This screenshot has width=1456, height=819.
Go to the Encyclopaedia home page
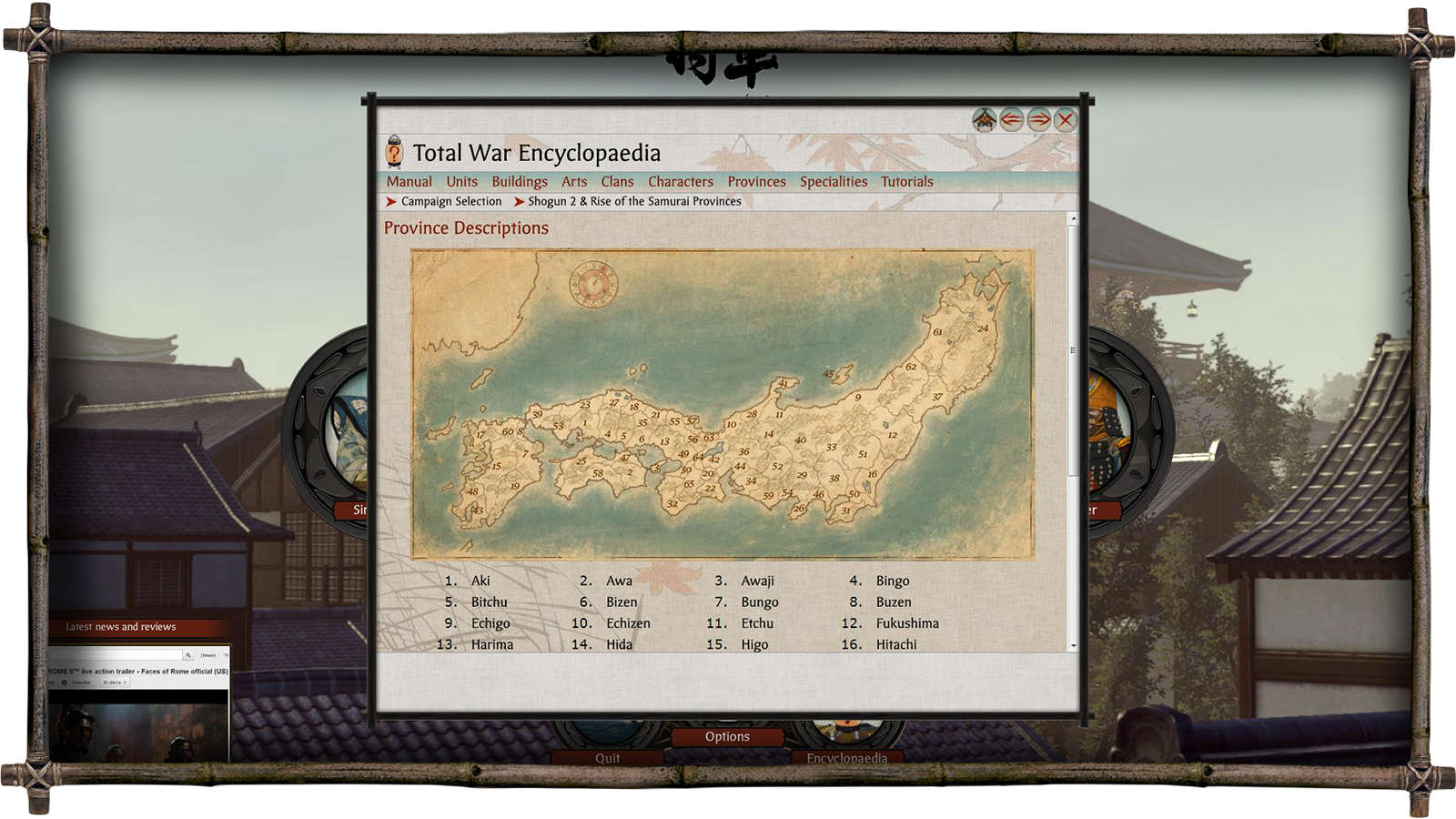click(x=984, y=120)
